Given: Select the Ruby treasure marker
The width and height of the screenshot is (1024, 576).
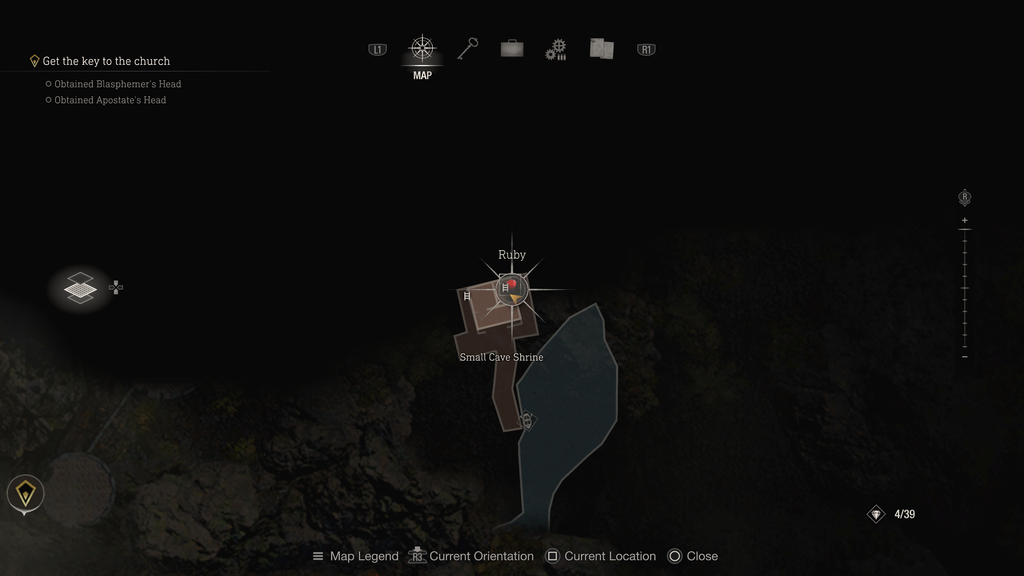Looking at the screenshot, I should (512, 289).
